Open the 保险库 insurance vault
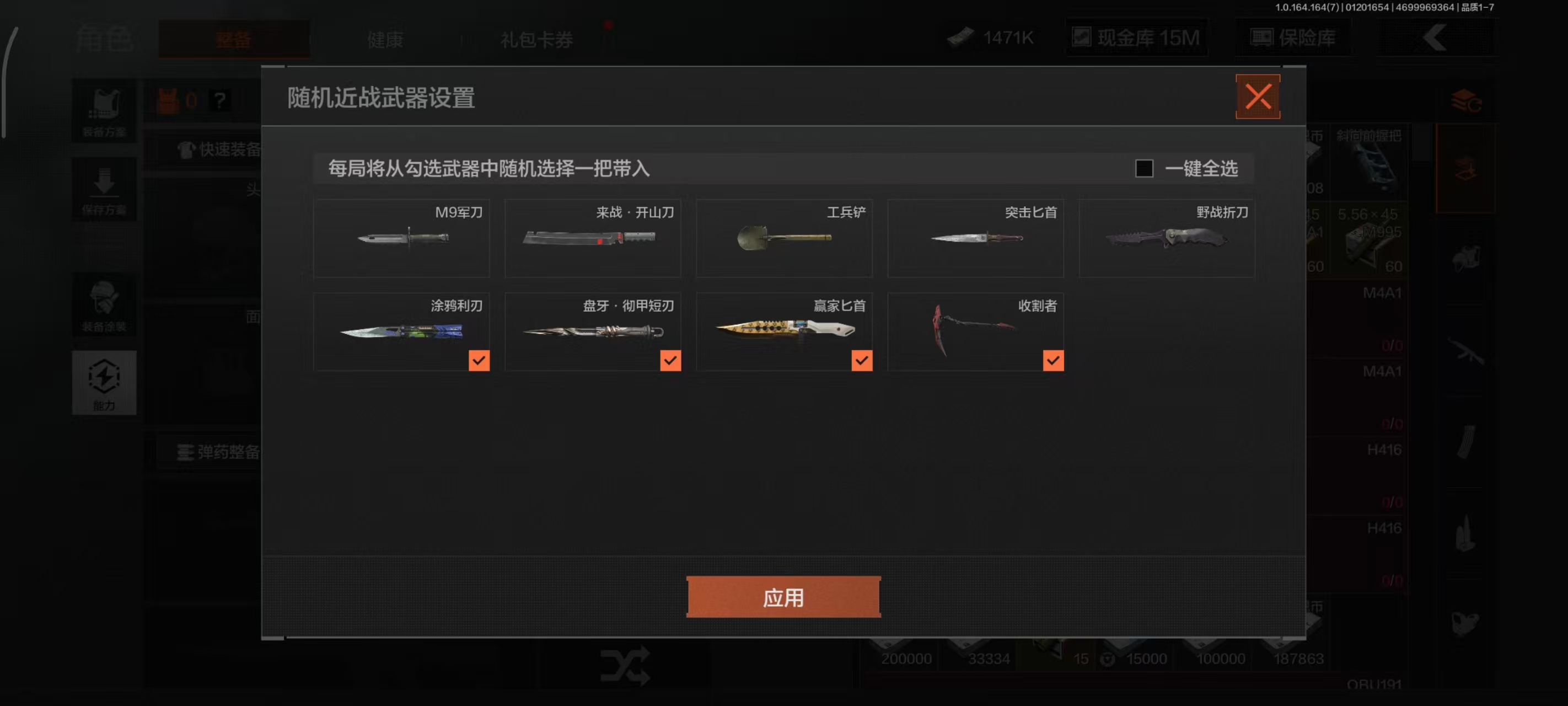Image resolution: width=1568 pixels, height=706 pixels. (1292, 37)
